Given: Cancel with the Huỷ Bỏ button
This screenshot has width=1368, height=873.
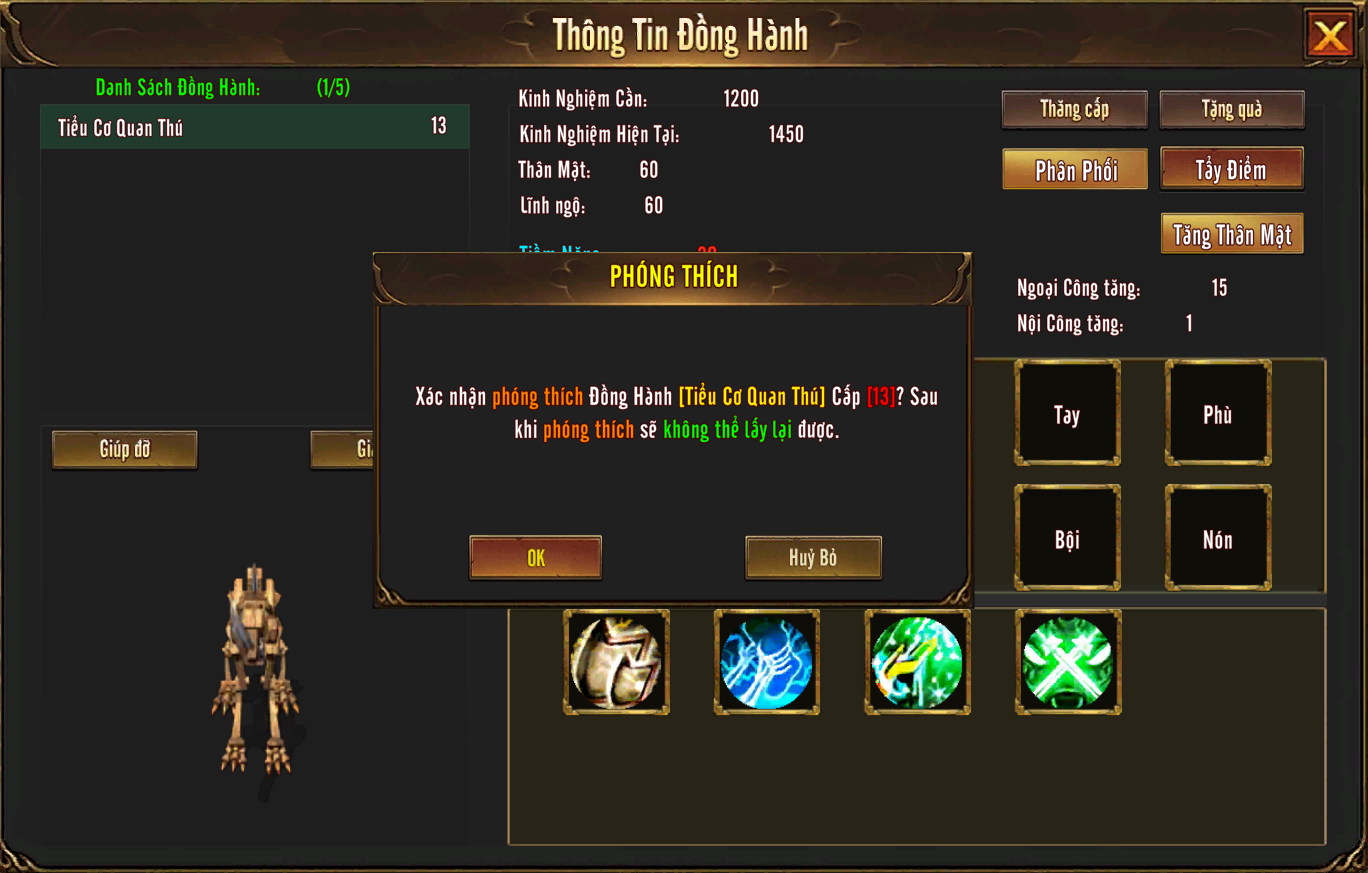Looking at the screenshot, I should [813, 557].
